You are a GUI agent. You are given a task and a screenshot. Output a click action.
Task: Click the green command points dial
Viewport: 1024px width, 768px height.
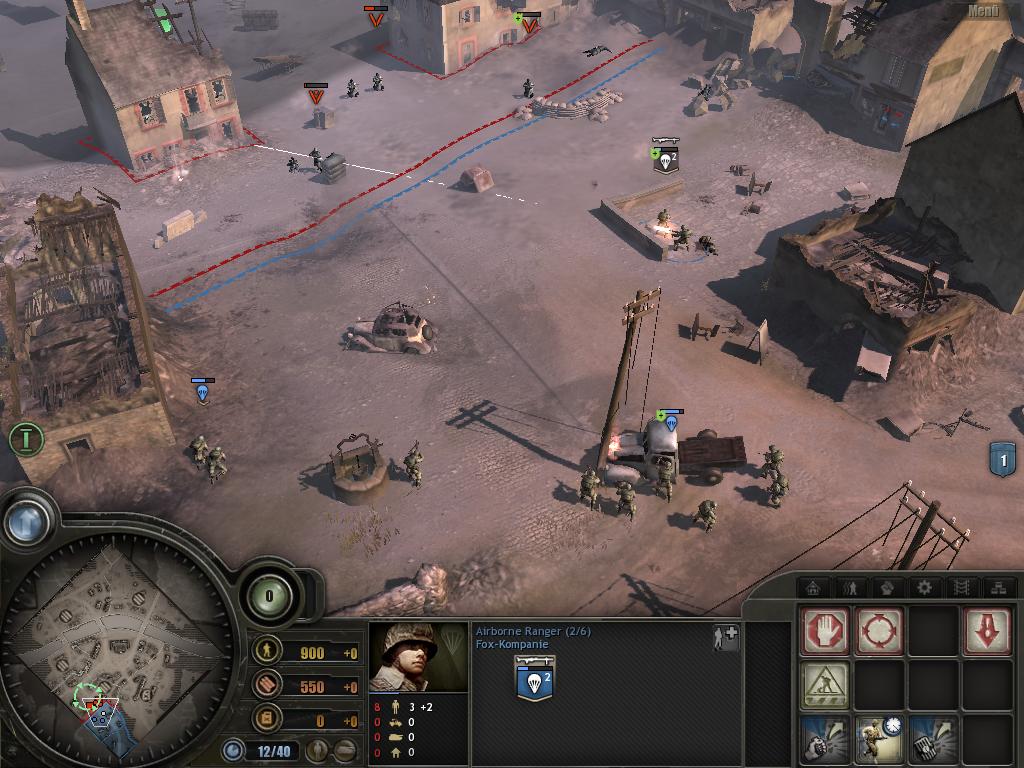[x=269, y=597]
